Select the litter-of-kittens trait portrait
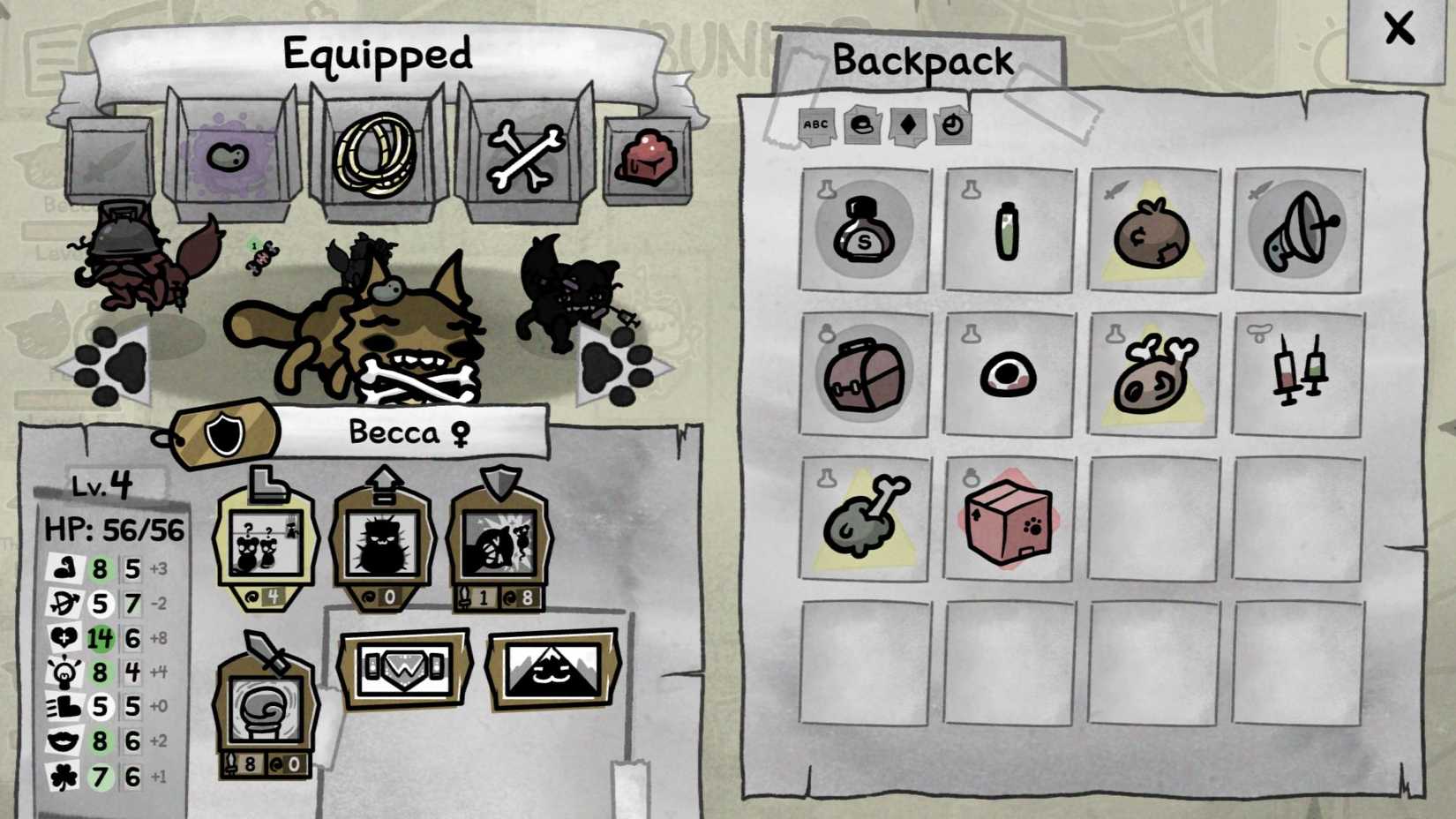 click(x=266, y=541)
